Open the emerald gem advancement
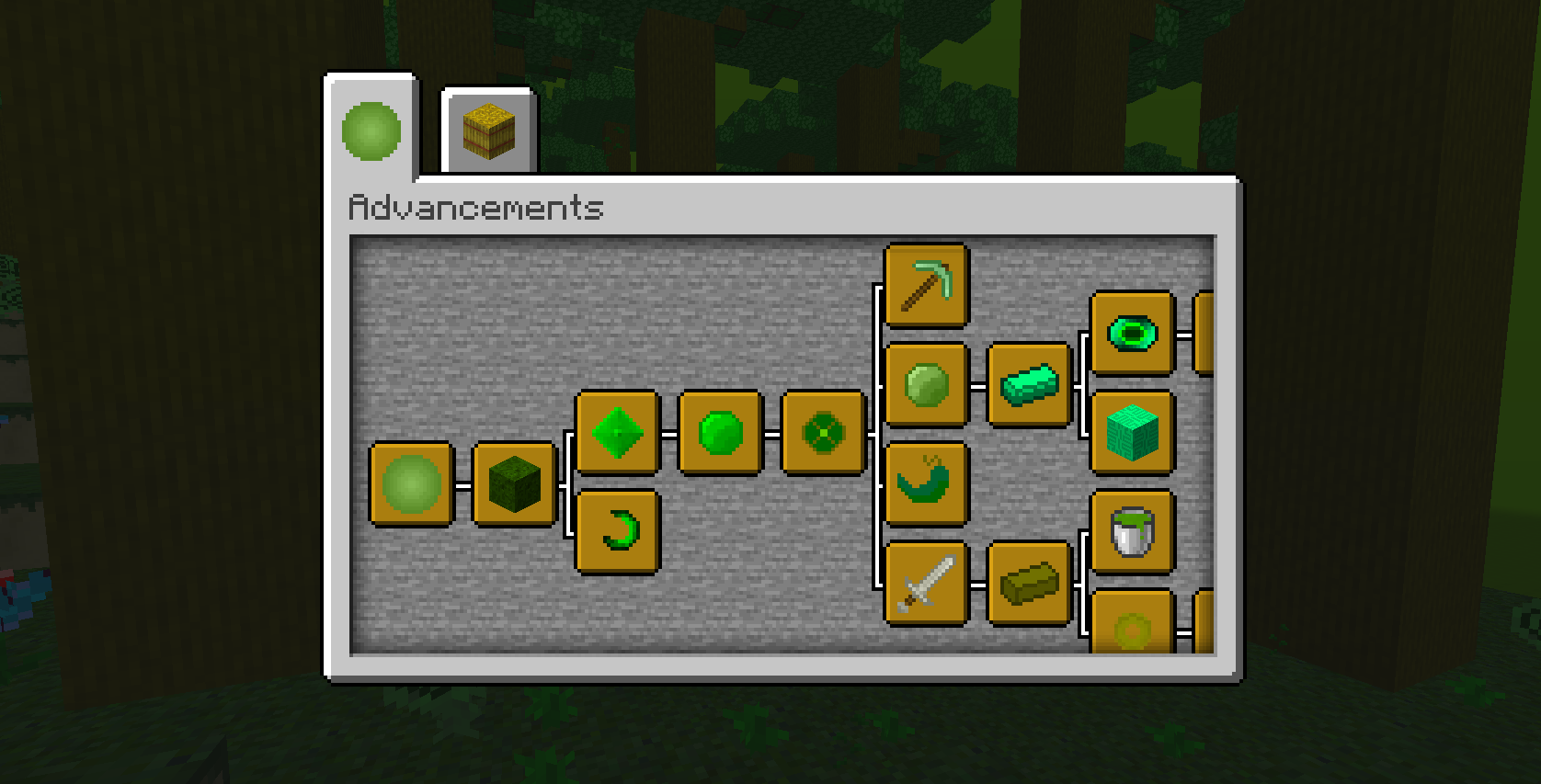This screenshot has width=1541, height=784. [x=616, y=432]
